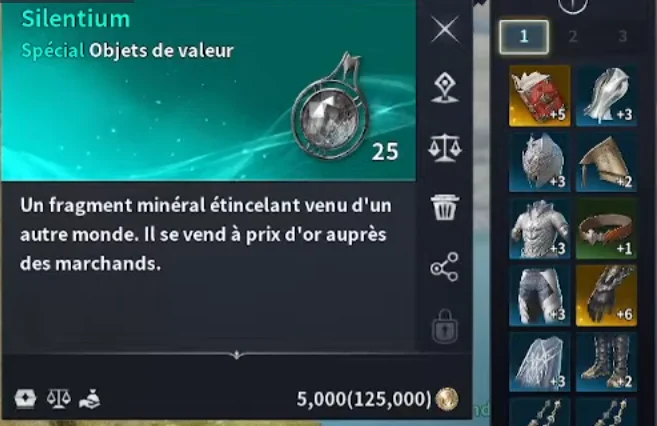Click the map pin locate icon
The height and width of the screenshot is (426, 657).
(x=444, y=88)
